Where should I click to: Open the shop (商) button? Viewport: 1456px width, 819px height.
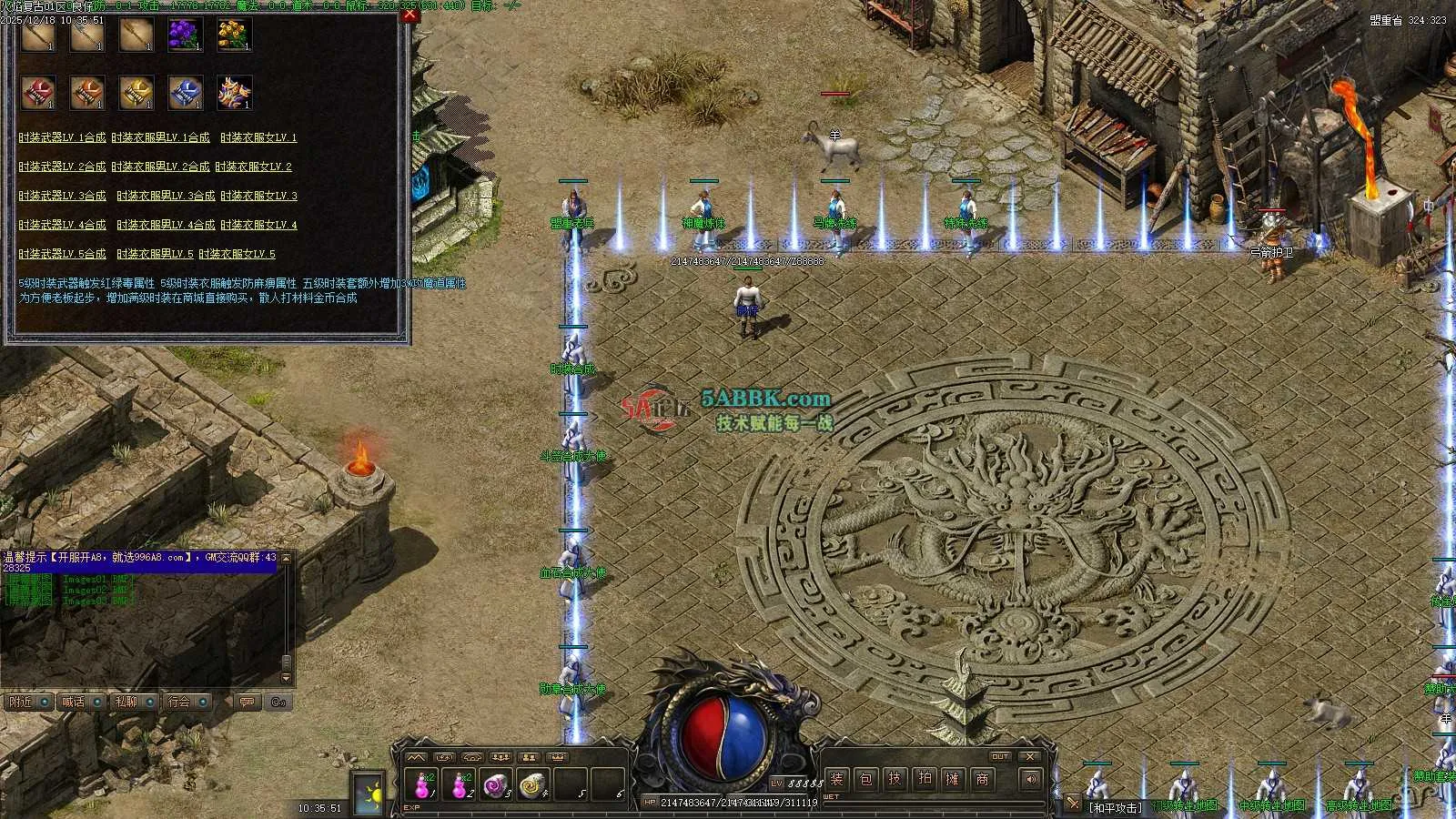pyautogui.click(x=982, y=779)
